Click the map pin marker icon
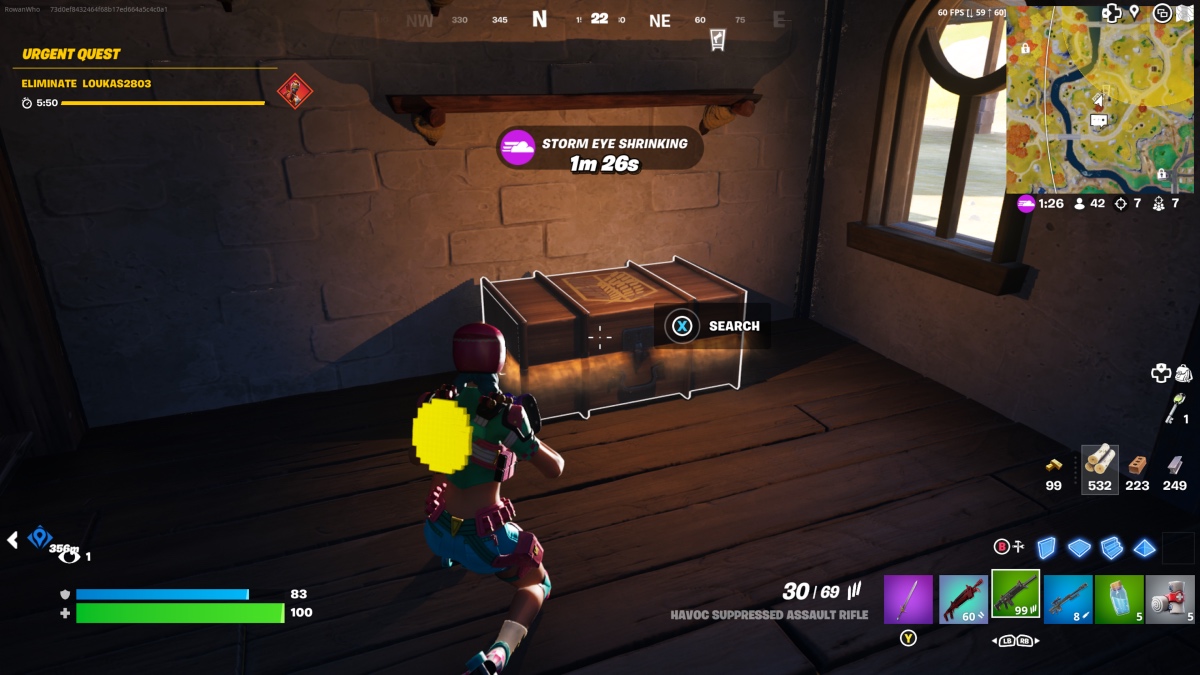Image resolution: width=1200 pixels, height=675 pixels. pyautogui.click(x=1135, y=12)
